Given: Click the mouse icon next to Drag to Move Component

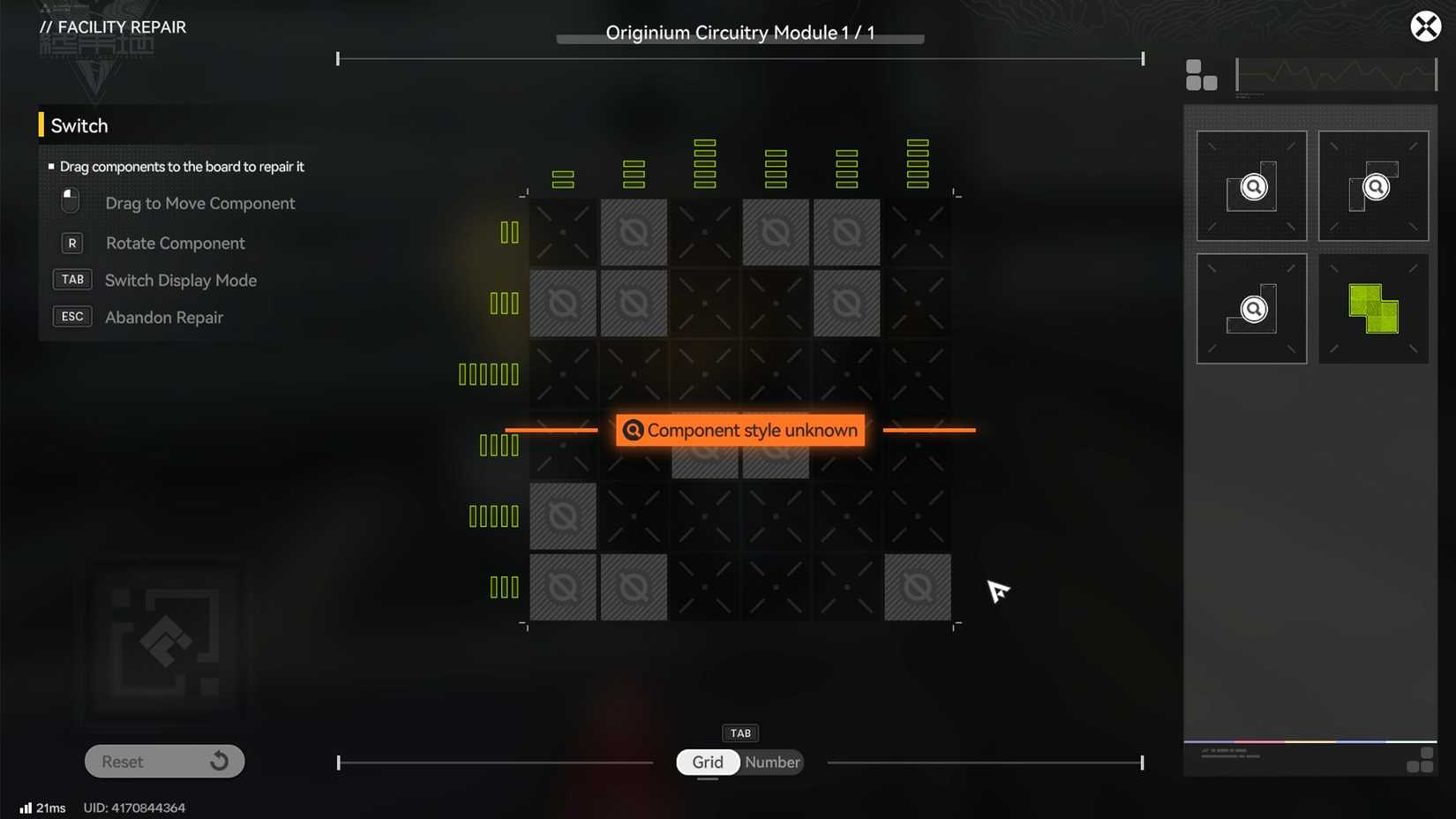Looking at the screenshot, I should pos(71,200).
